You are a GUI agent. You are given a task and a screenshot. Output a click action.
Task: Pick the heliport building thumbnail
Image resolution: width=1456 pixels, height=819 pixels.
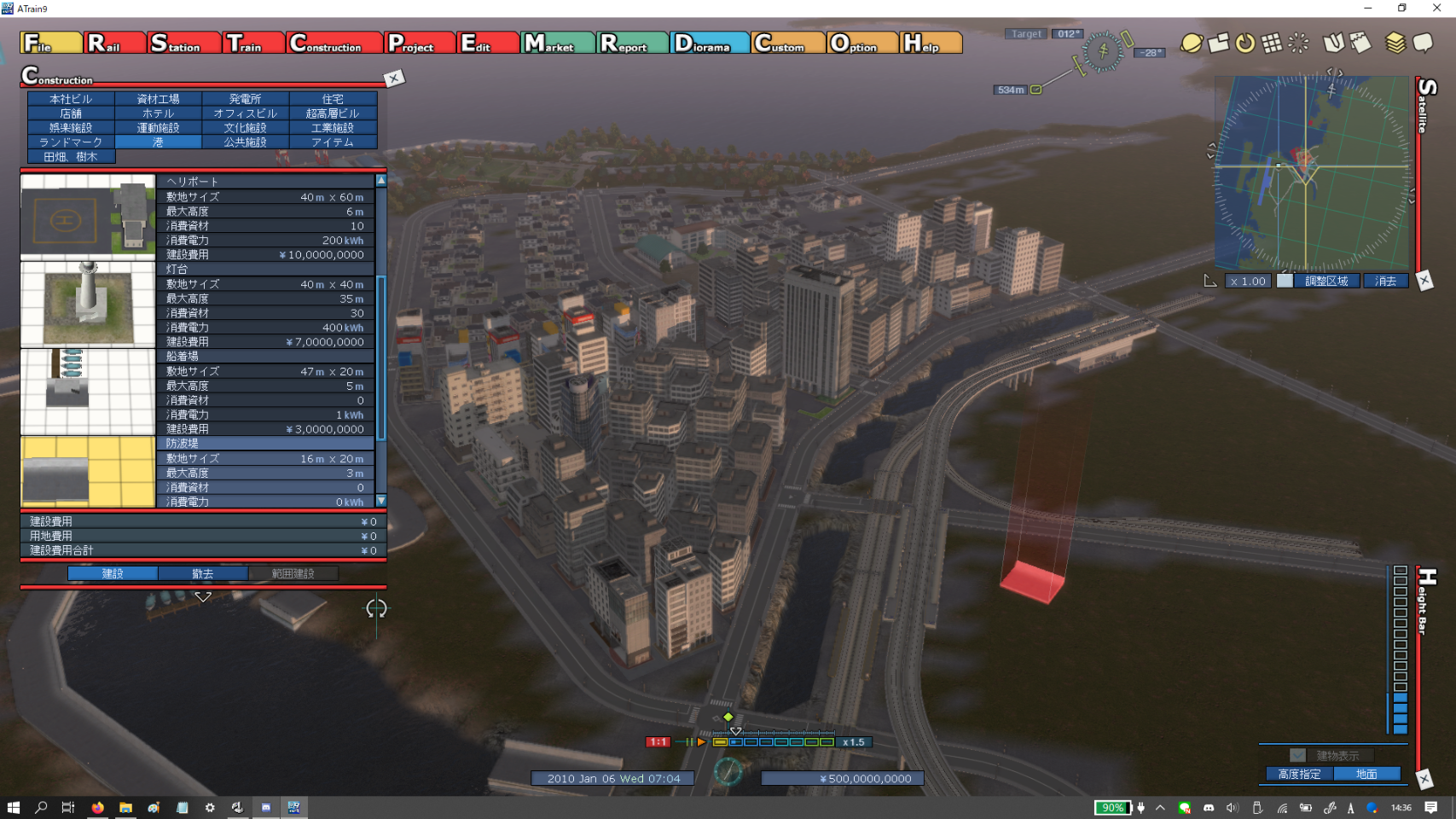[x=88, y=218]
